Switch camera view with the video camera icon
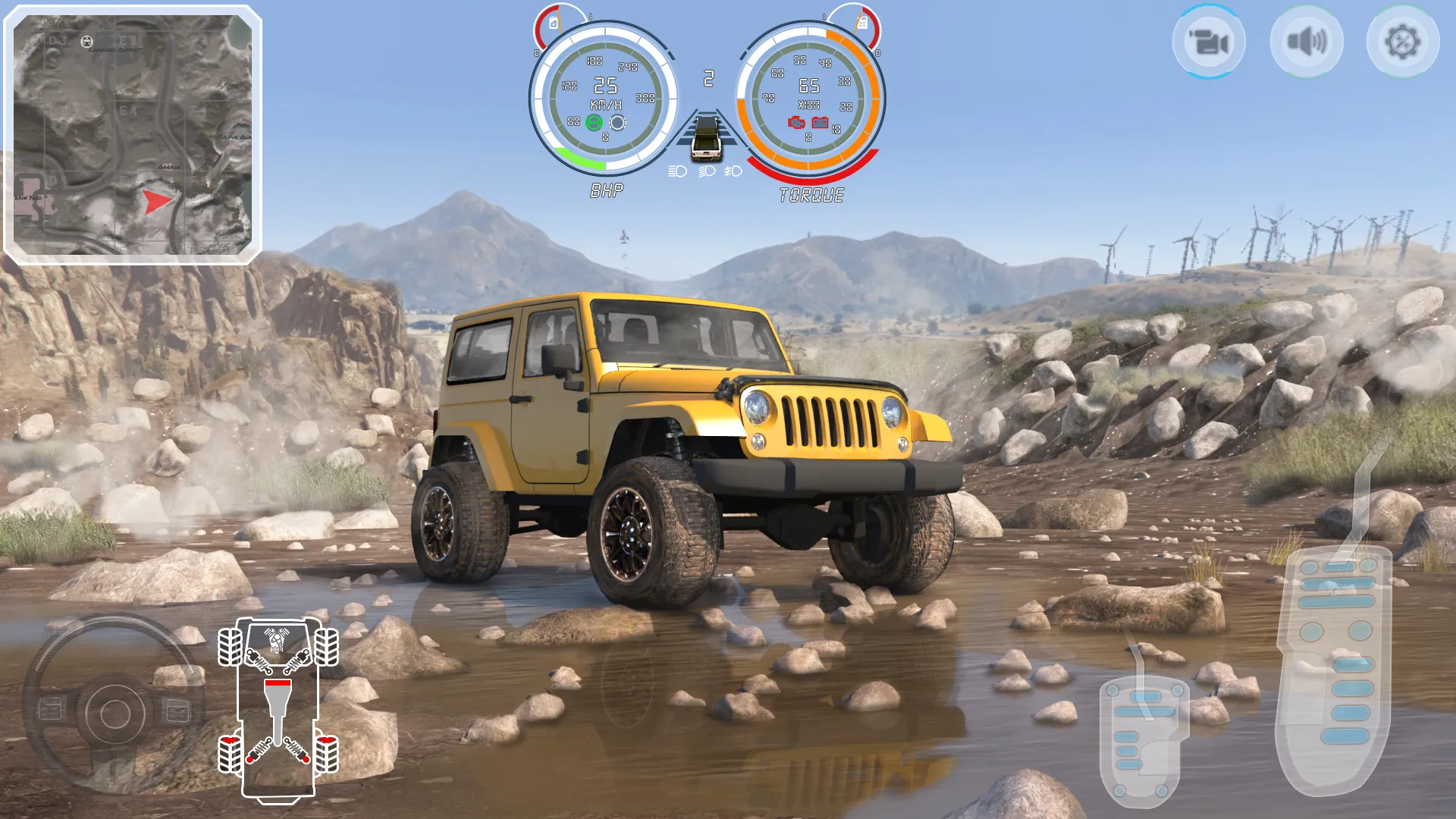 click(1210, 42)
